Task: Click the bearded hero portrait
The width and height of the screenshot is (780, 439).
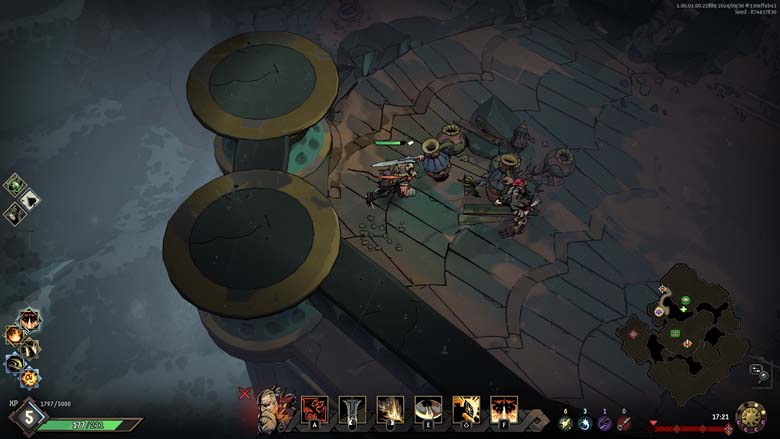Action: (x=275, y=411)
